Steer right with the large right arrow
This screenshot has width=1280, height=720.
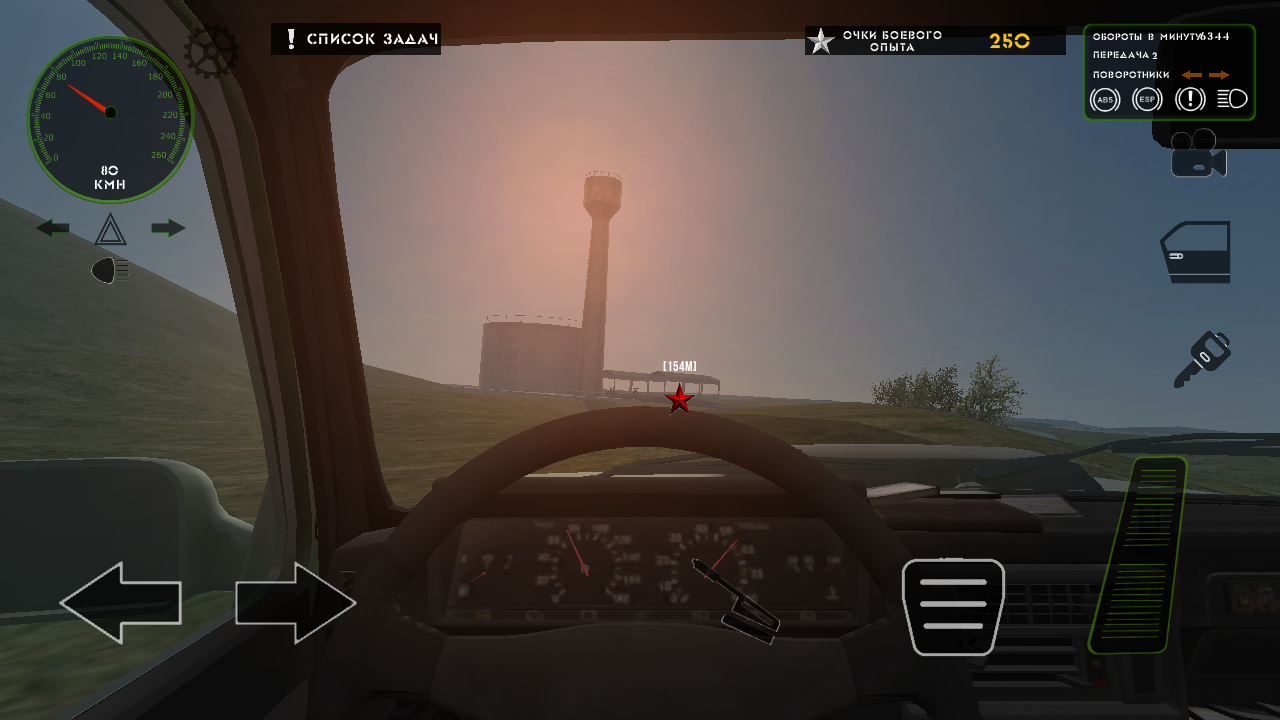click(x=296, y=602)
